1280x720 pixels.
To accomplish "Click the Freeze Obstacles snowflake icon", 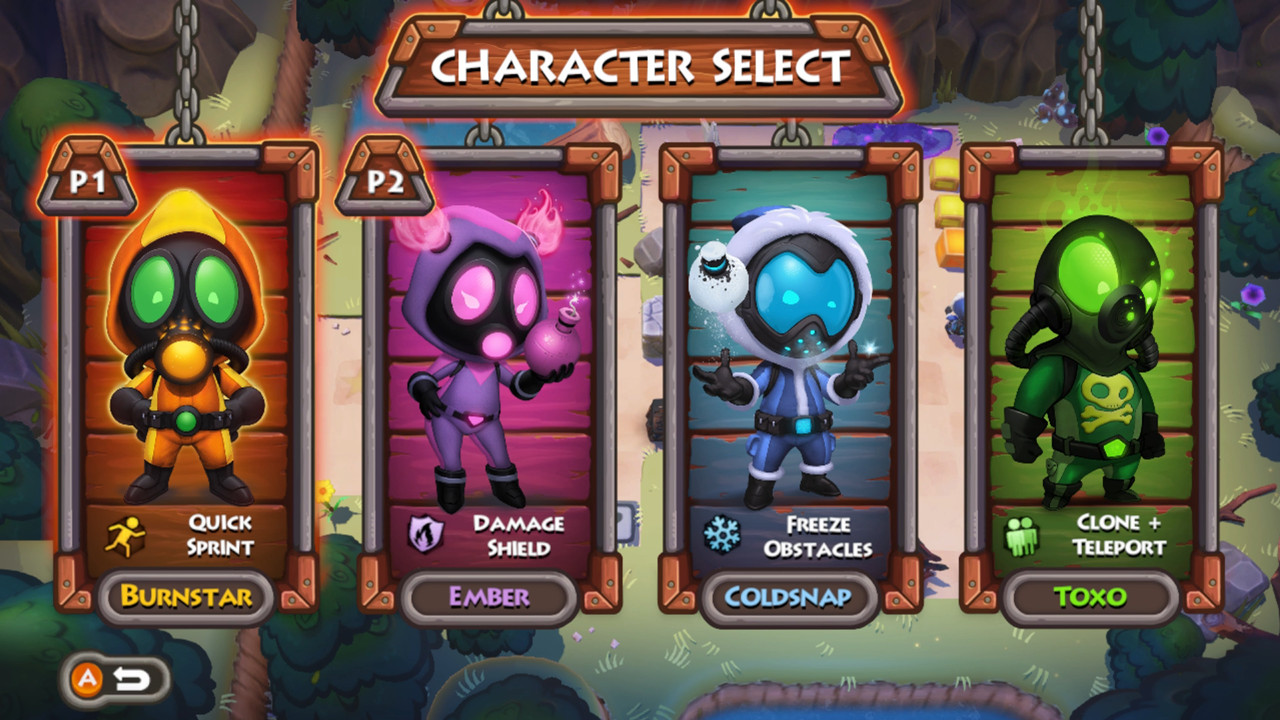I will (x=724, y=532).
